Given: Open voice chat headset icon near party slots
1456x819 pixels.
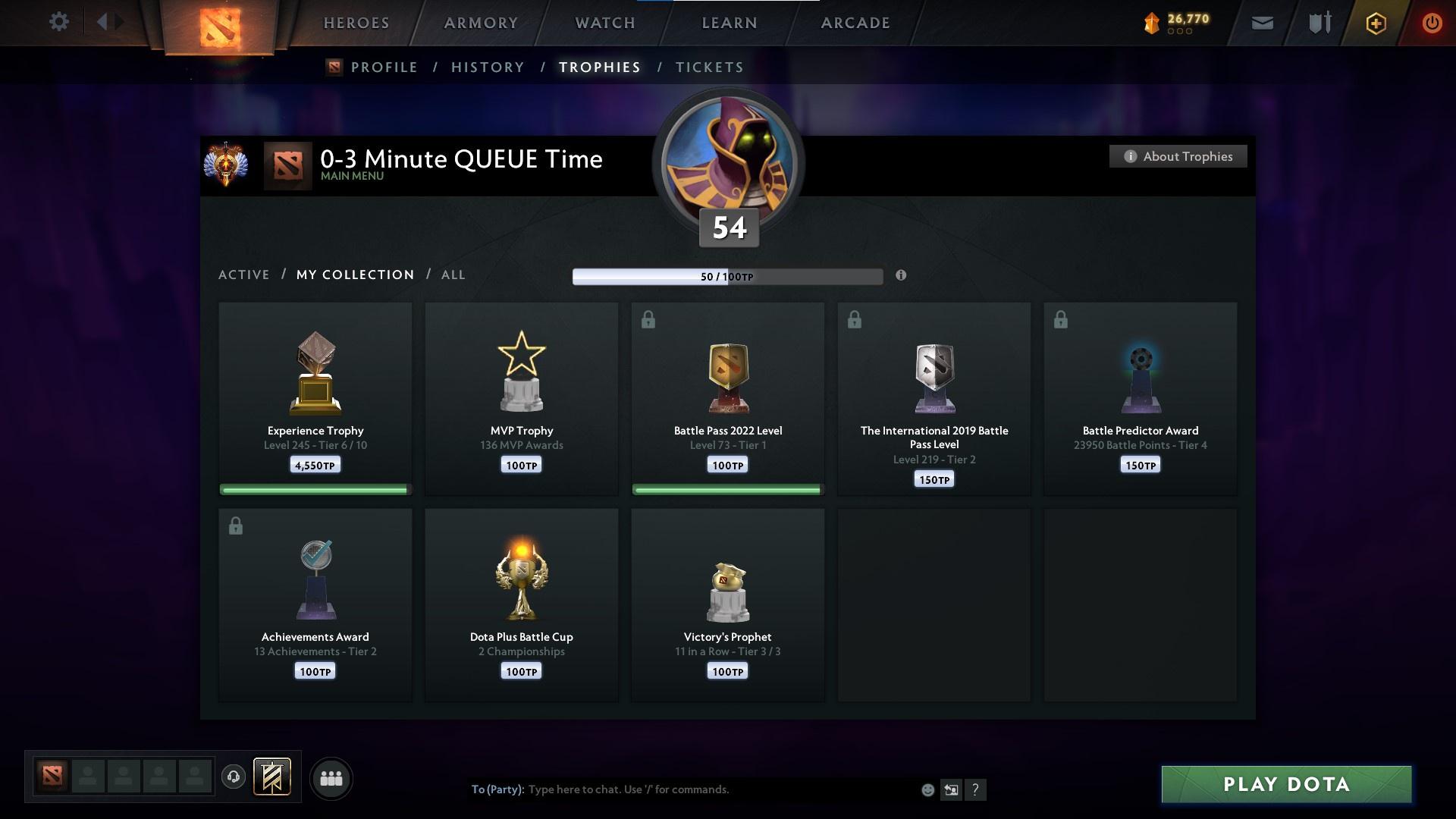Looking at the screenshot, I should [x=233, y=778].
